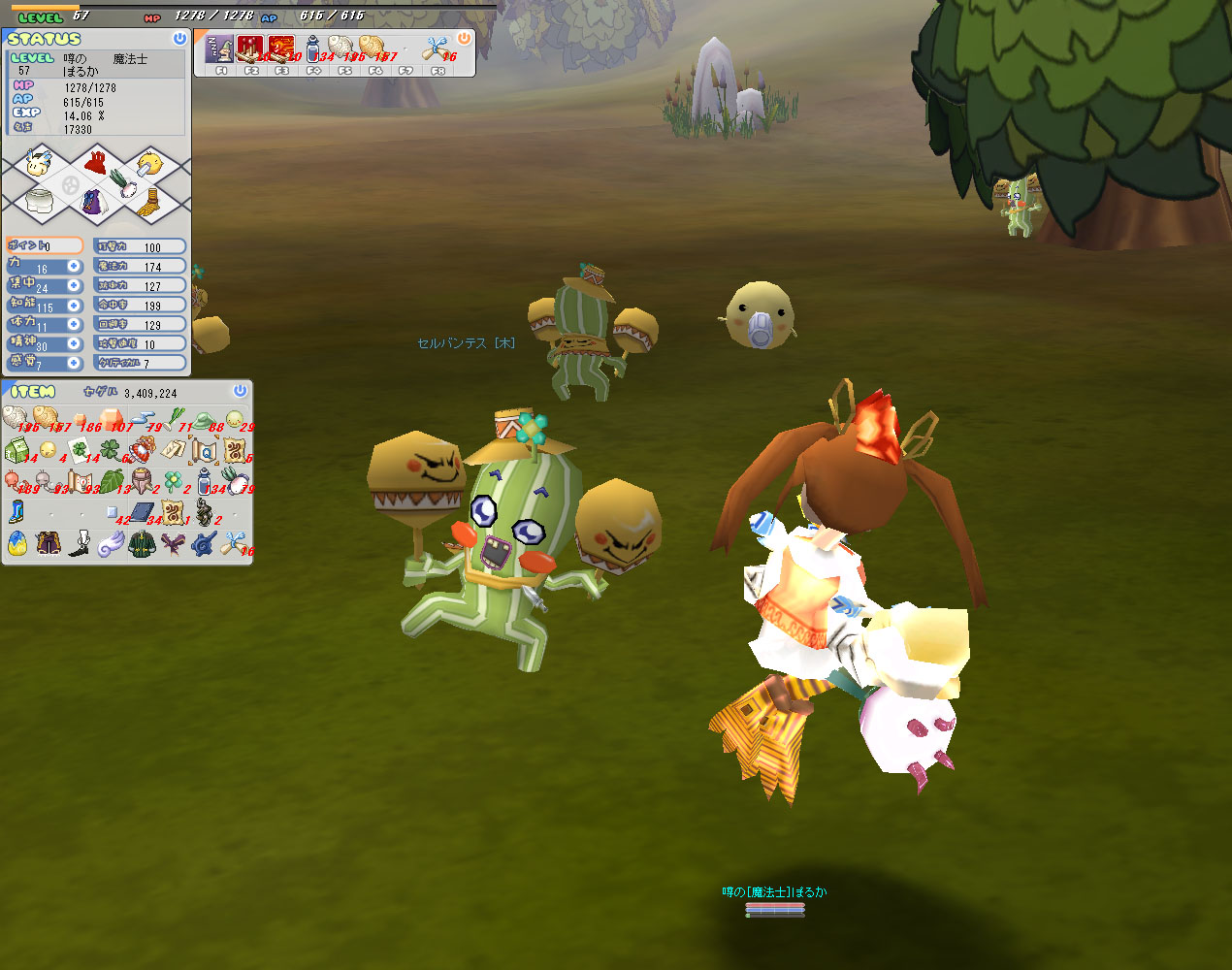The width and height of the screenshot is (1232, 970).
Task: Close the ITEM inventory window
Action: pyautogui.click(x=240, y=391)
